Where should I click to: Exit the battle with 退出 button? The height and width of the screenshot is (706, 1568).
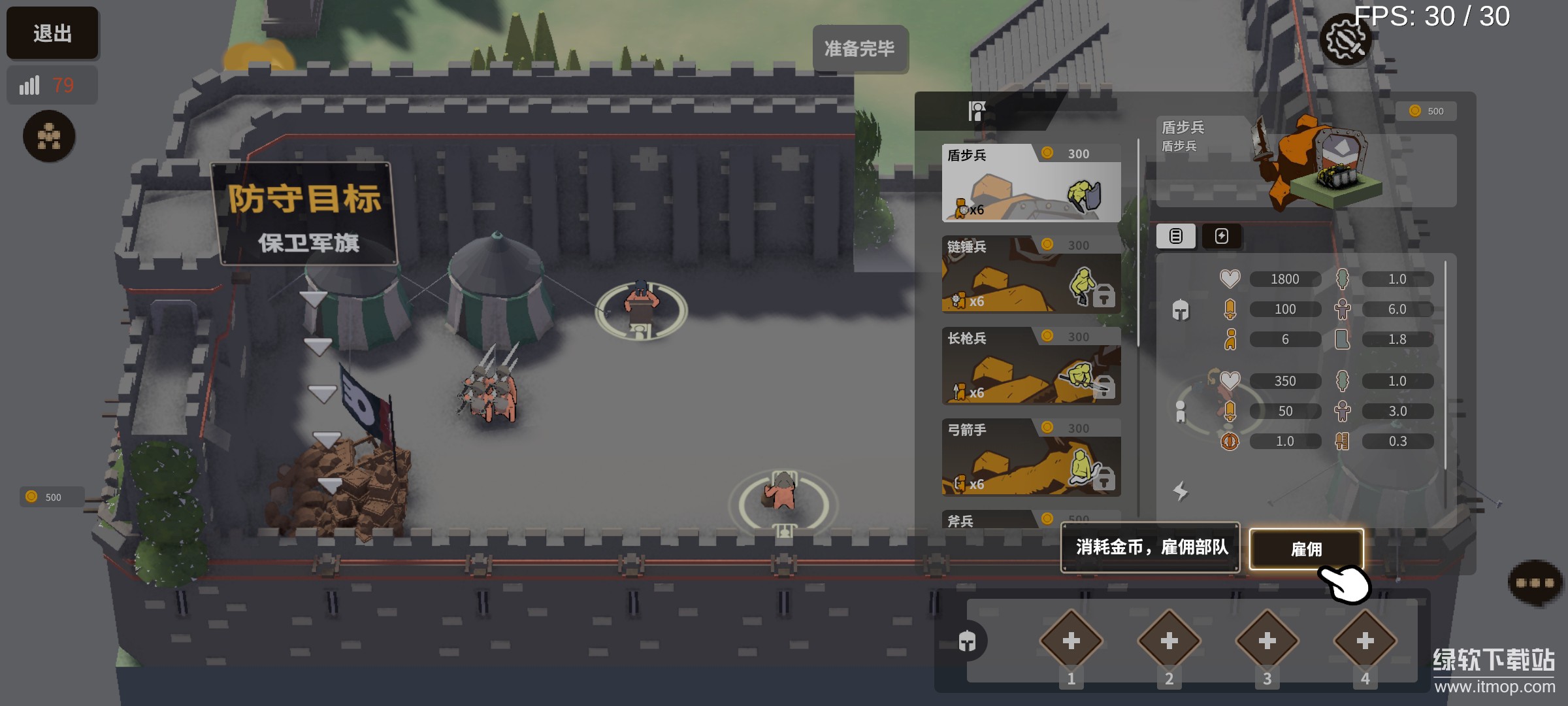click(52, 33)
